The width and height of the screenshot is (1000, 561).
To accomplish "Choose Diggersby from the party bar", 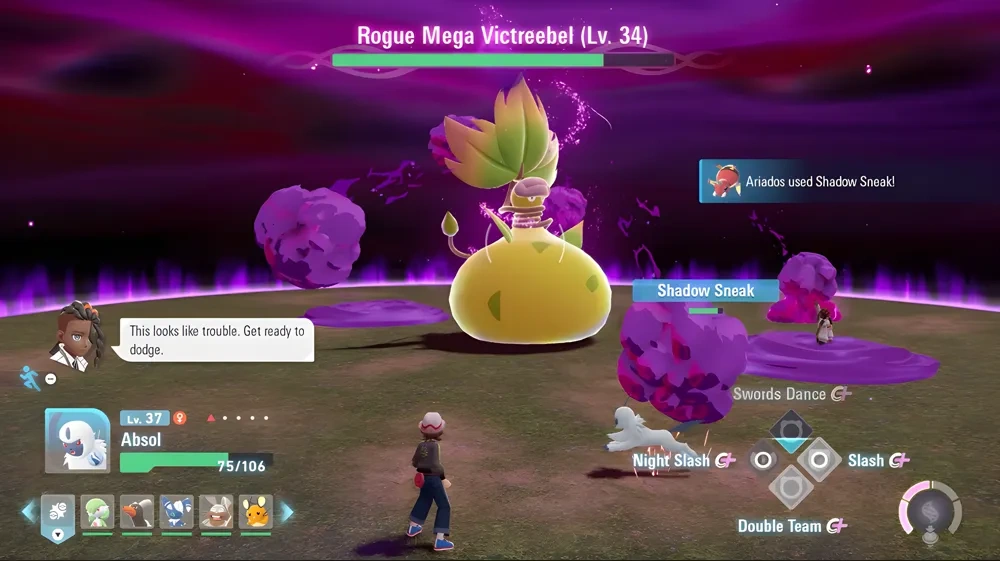I will pyautogui.click(x=216, y=512).
